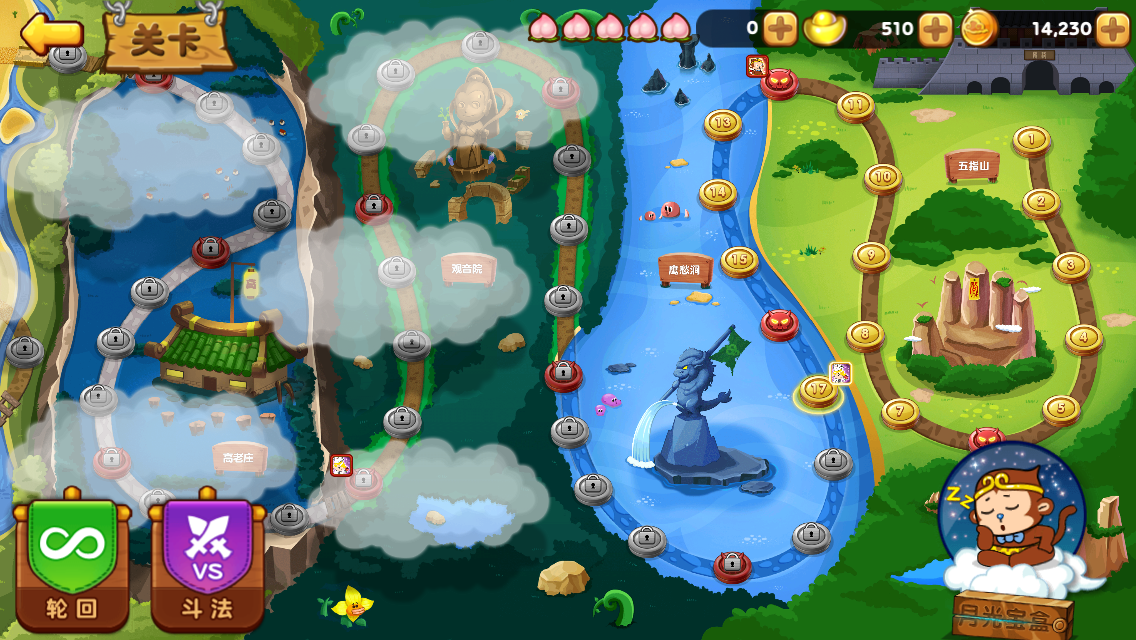Screen dimensions: 1136x640
Task: Pick level 14 coin node
Action: pyautogui.click(x=717, y=192)
